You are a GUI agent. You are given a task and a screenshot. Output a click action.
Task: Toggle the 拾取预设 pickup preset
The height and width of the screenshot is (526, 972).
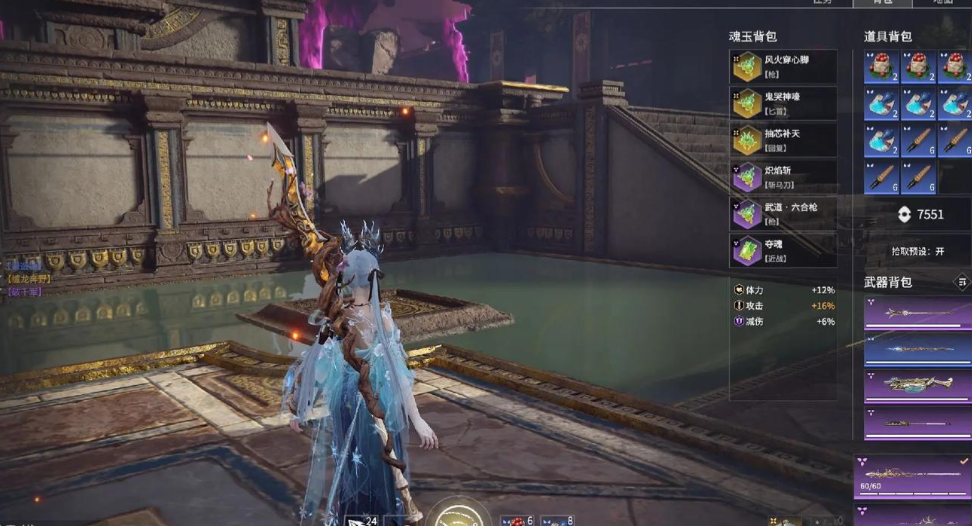917,251
